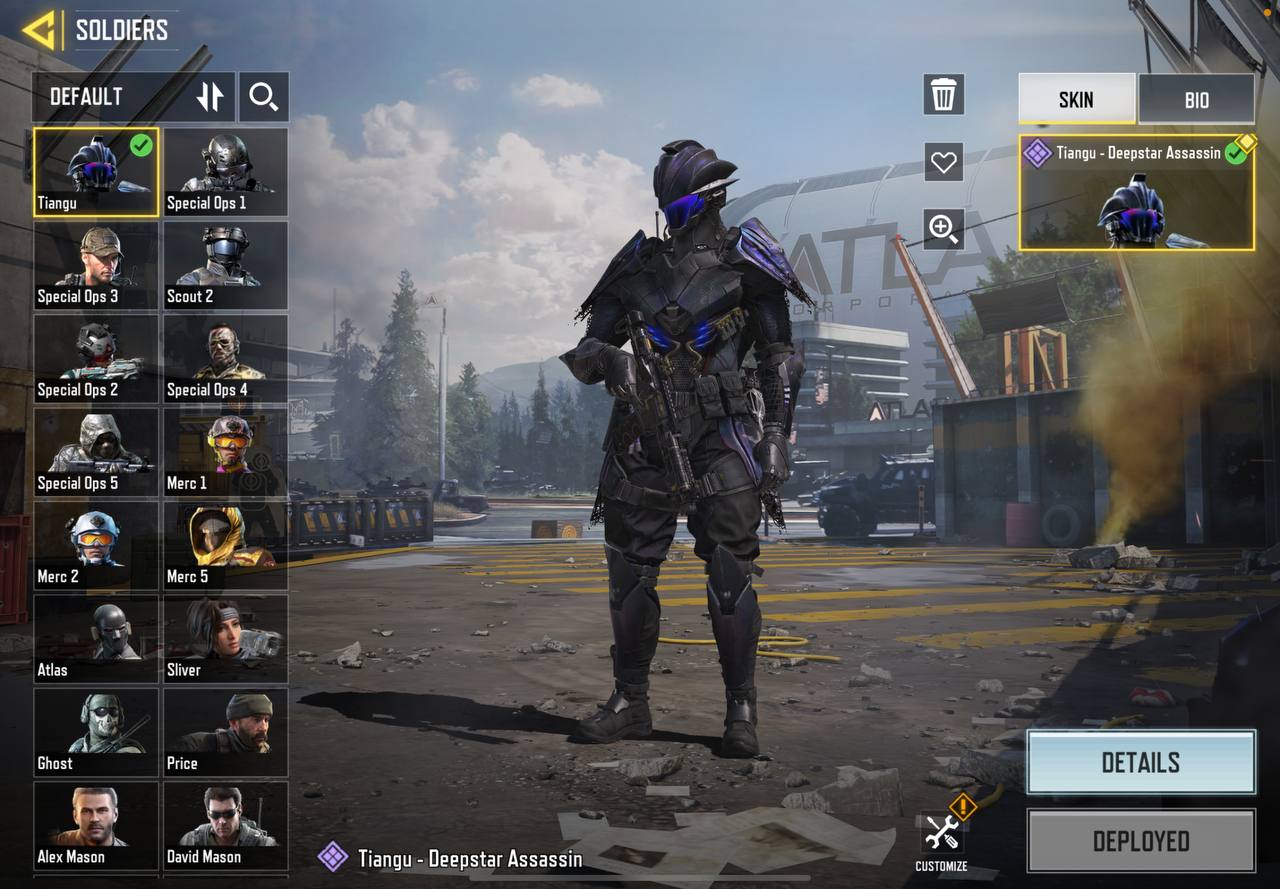The height and width of the screenshot is (889, 1280).
Task: Pick the Merc 1 soldier
Action: [x=226, y=453]
